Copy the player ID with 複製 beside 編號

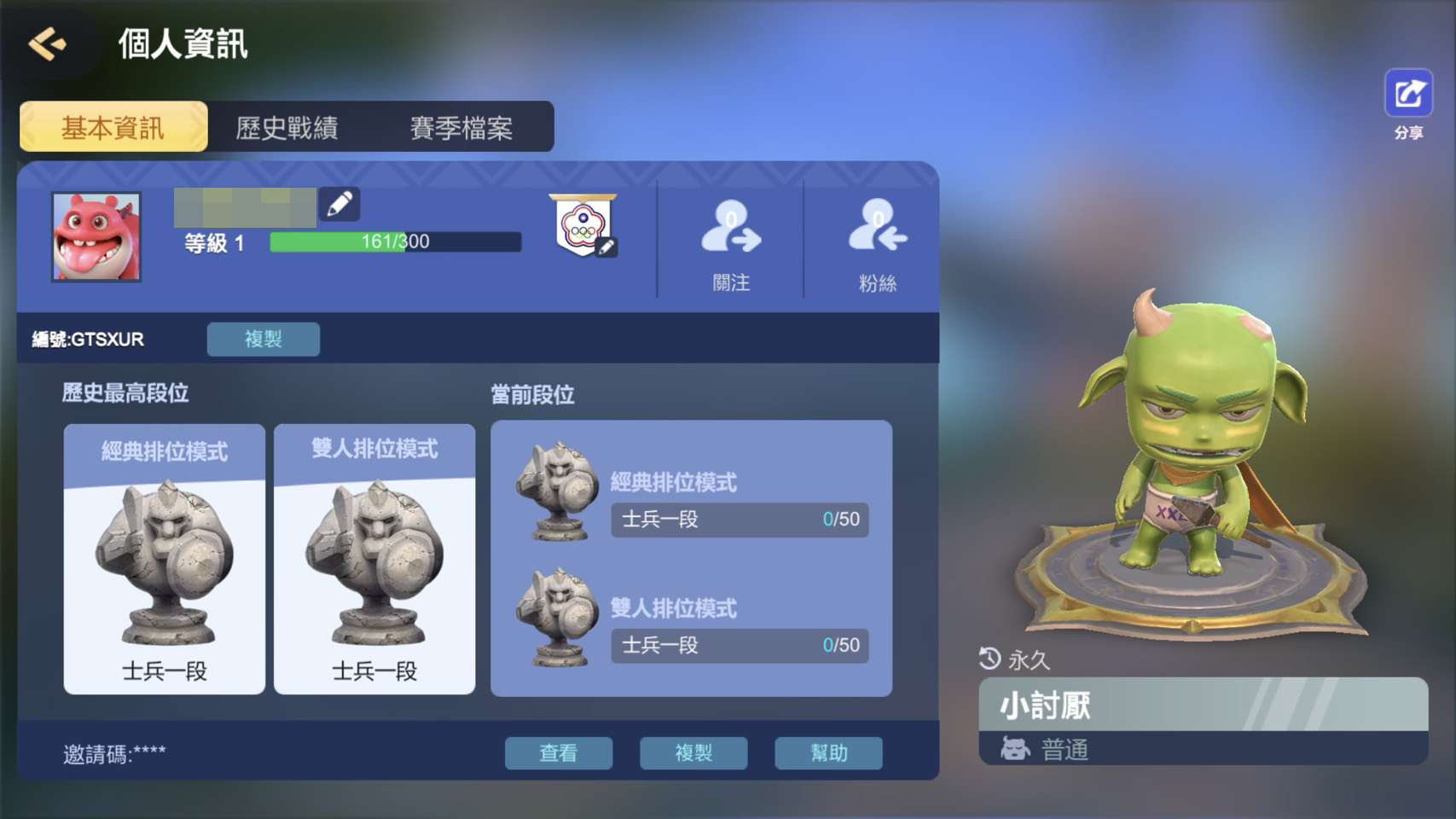263,339
